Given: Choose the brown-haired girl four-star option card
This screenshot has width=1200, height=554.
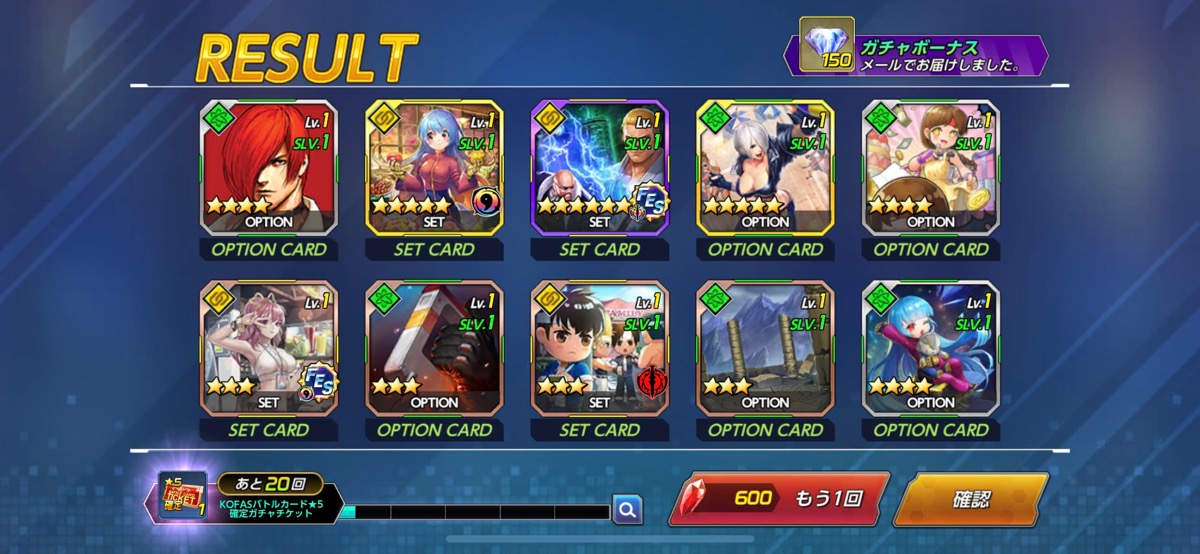Looking at the screenshot, I should point(931,168).
